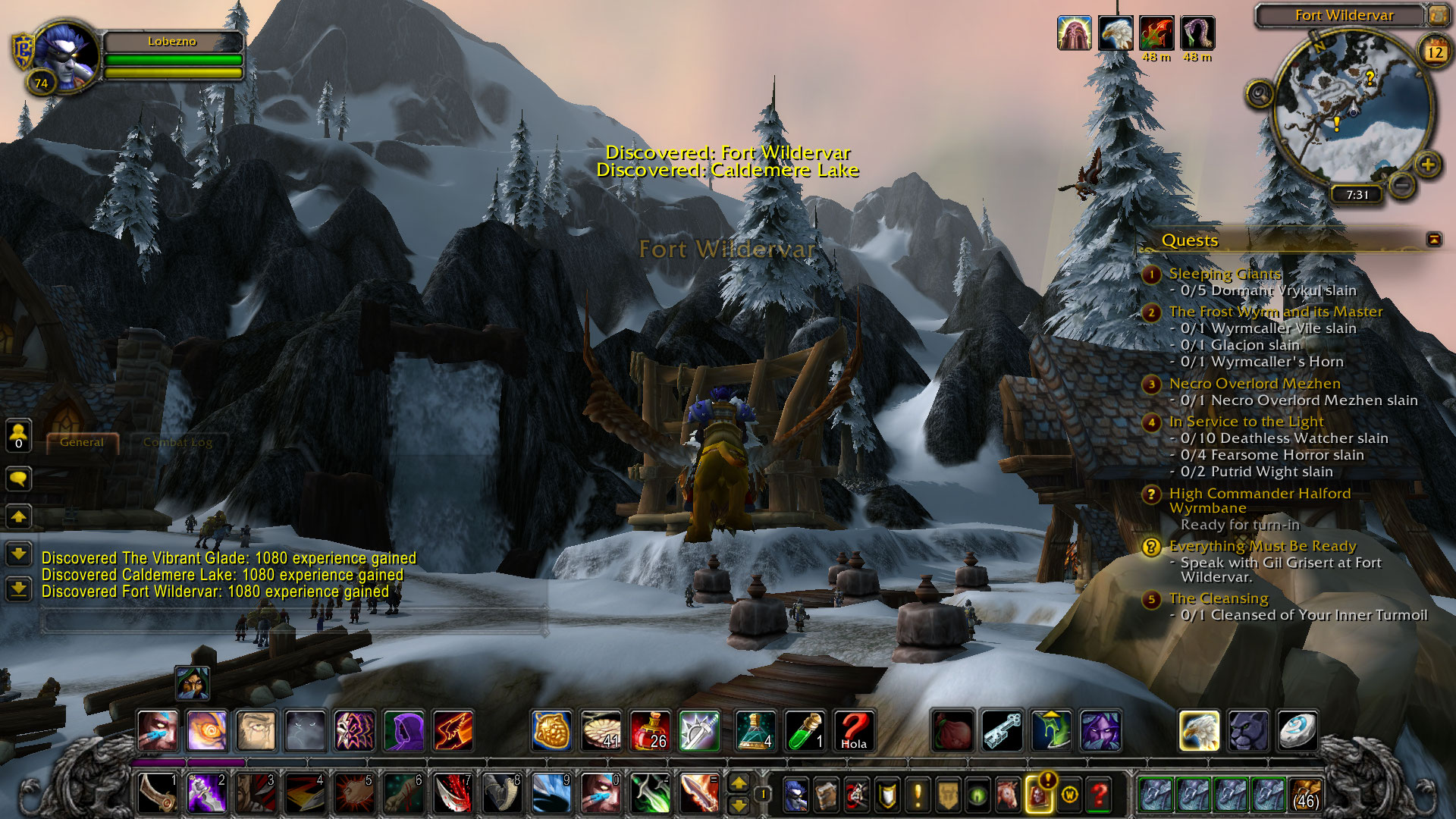Zoom in on the minimap
Screen dimensions: 1456x819
point(1428,164)
